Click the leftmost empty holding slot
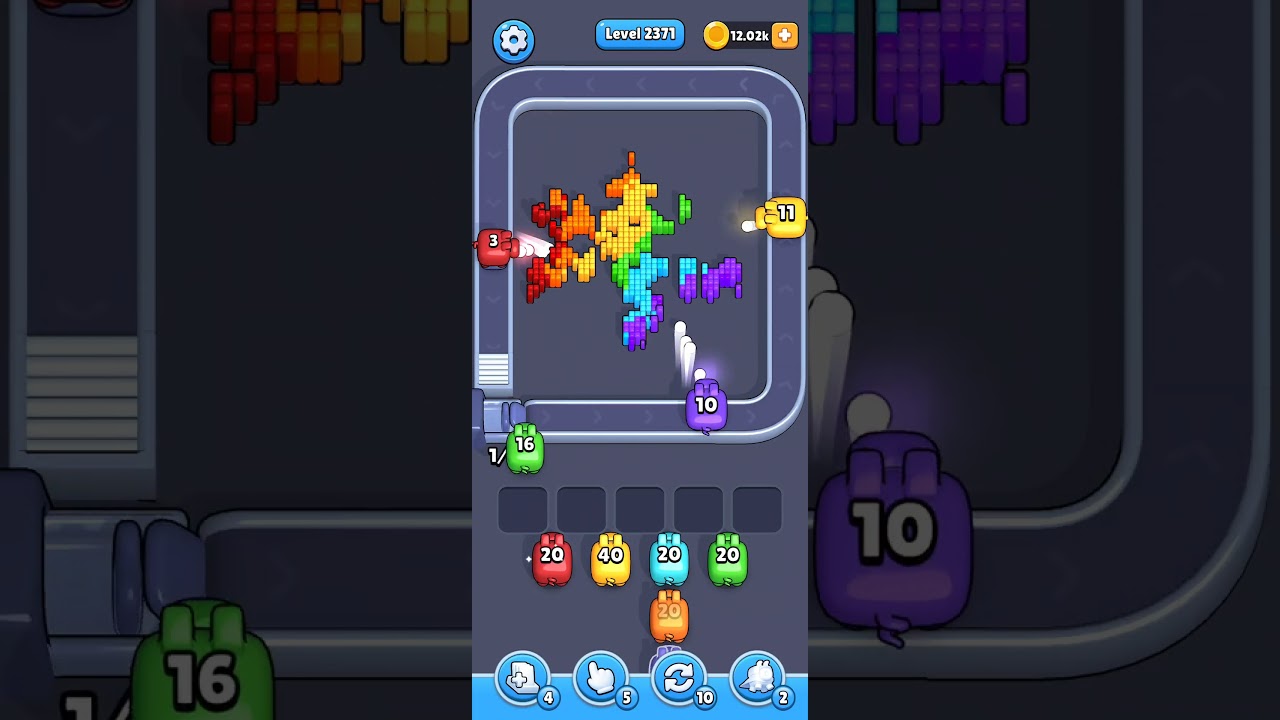Viewport: 1280px width, 720px height. point(521,508)
